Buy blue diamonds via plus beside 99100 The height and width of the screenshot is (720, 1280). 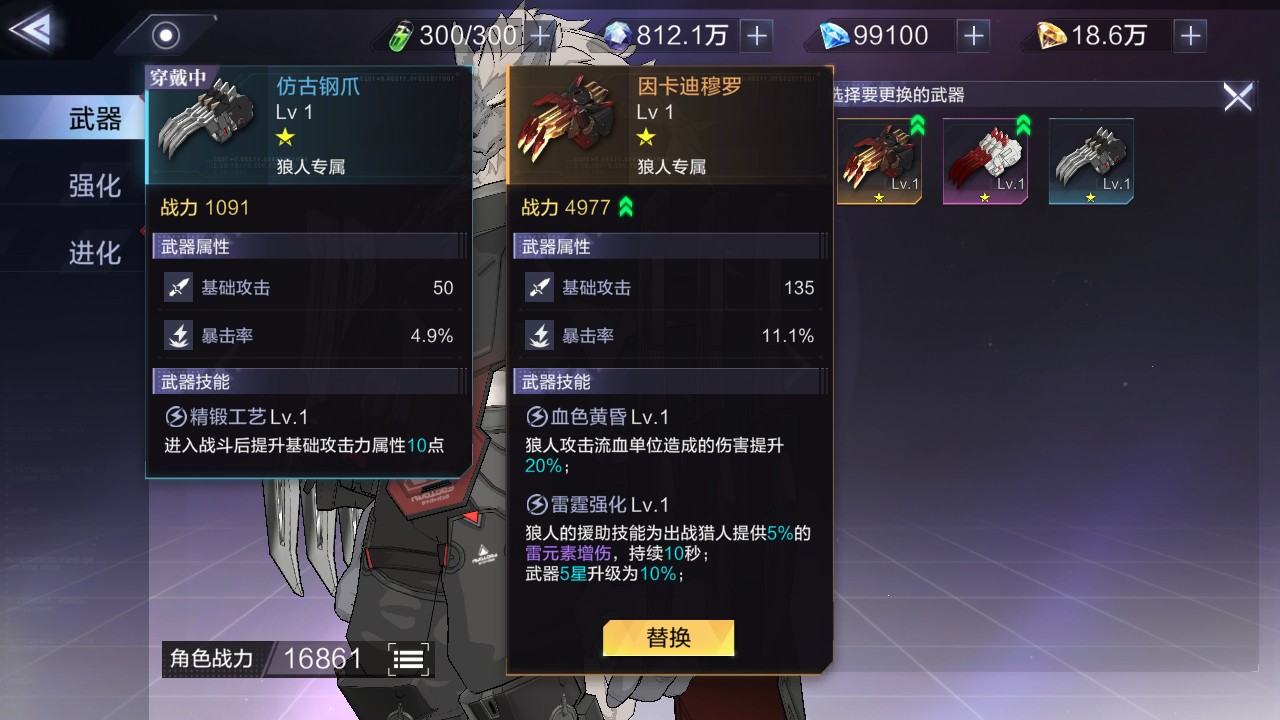tap(973, 36)
